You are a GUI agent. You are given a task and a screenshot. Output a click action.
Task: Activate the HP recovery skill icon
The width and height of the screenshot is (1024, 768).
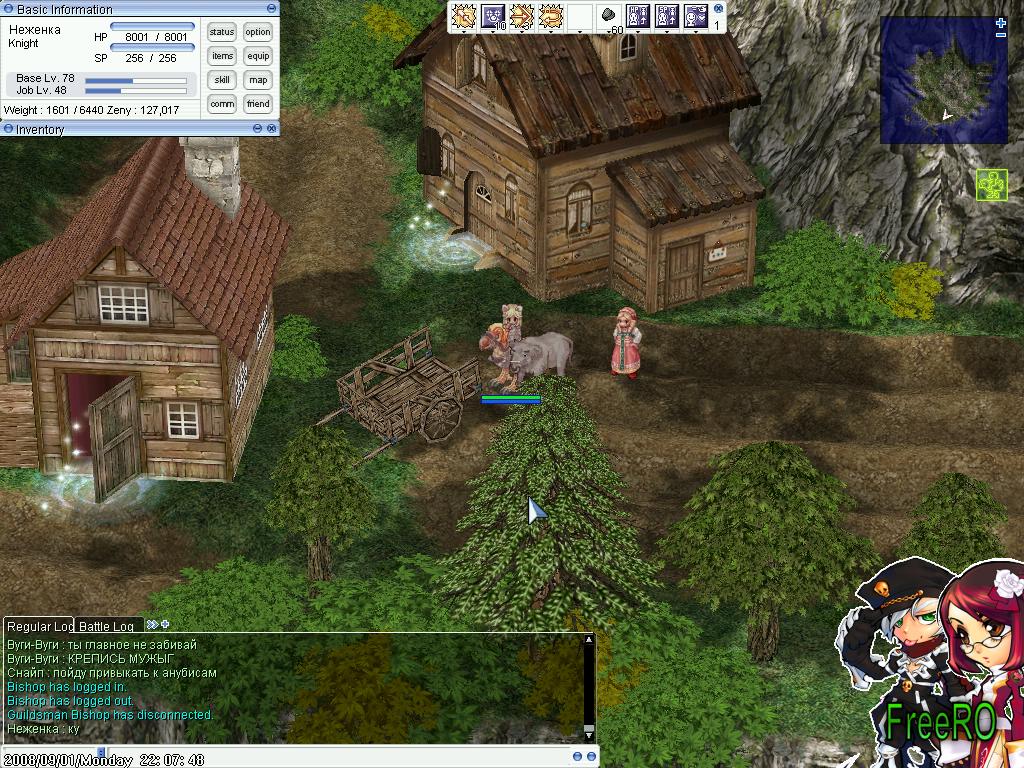click(638, 16)
